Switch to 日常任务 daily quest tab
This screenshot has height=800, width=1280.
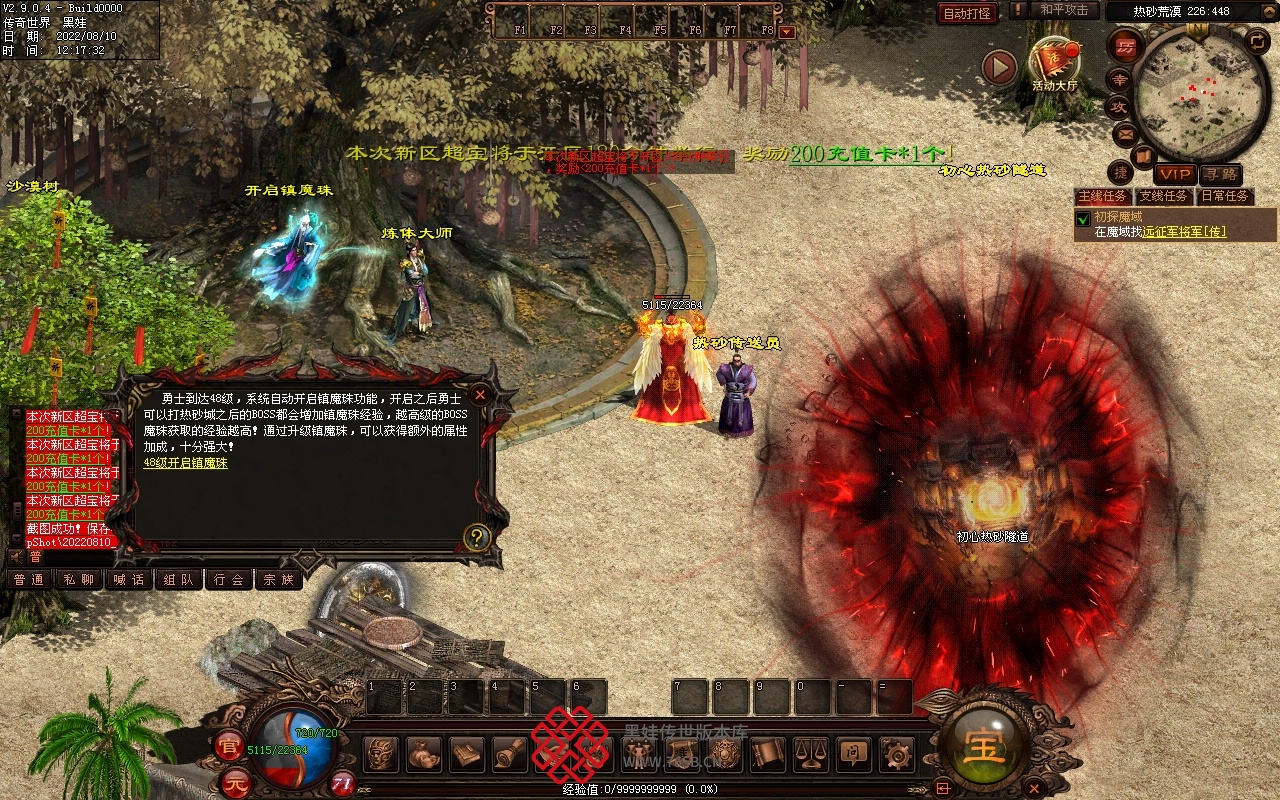click(1225, 196)
